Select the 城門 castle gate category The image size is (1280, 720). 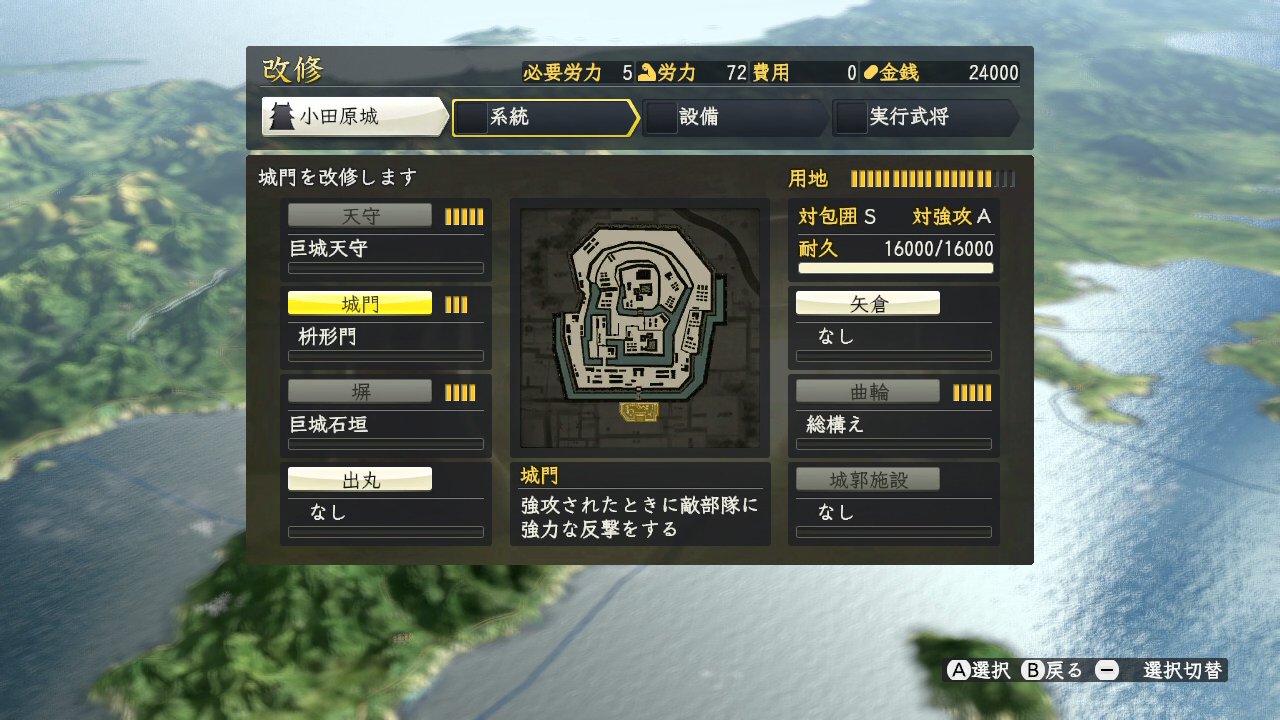point(360,302)
